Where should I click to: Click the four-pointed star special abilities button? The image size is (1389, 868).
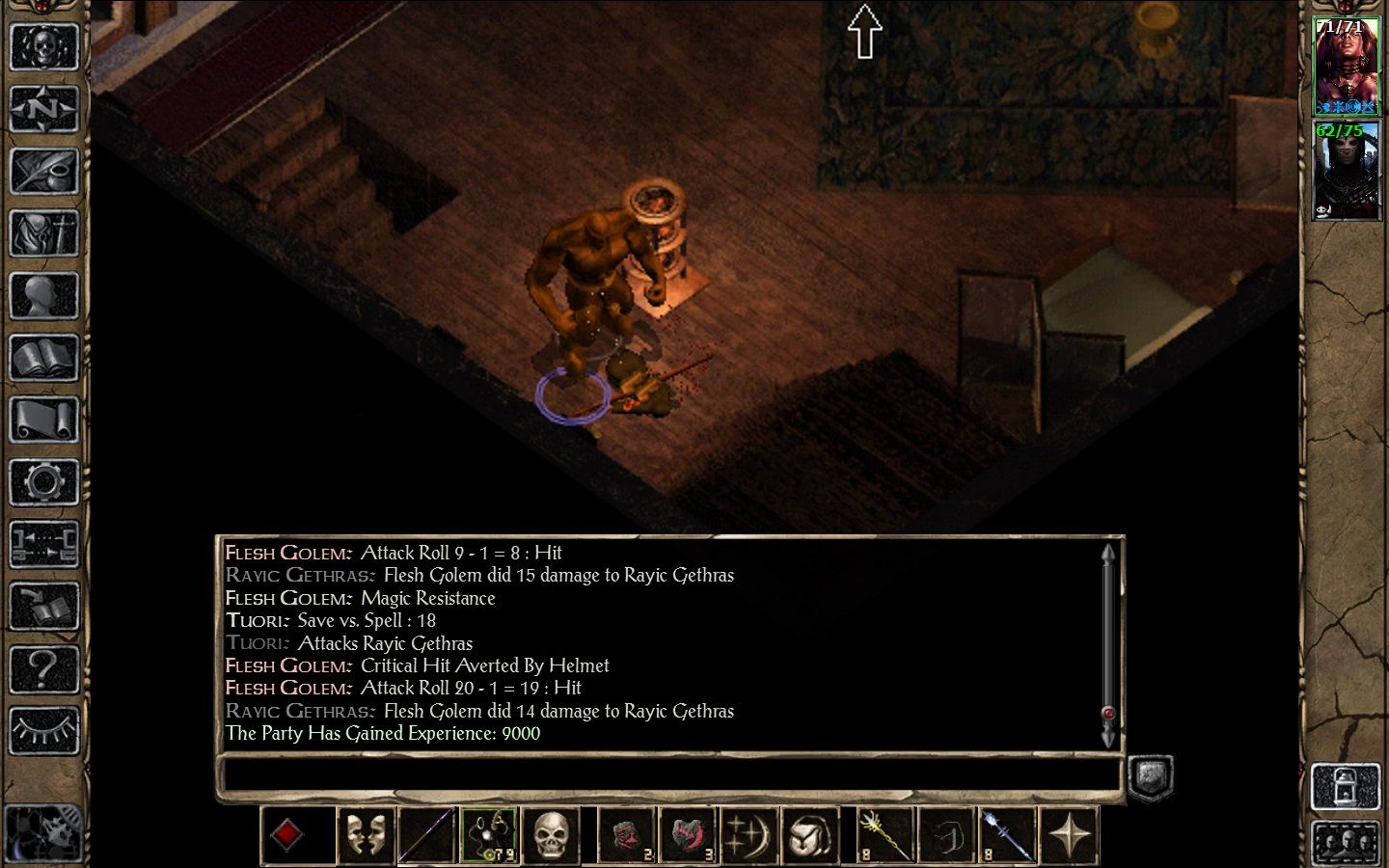pos(1071,835)
